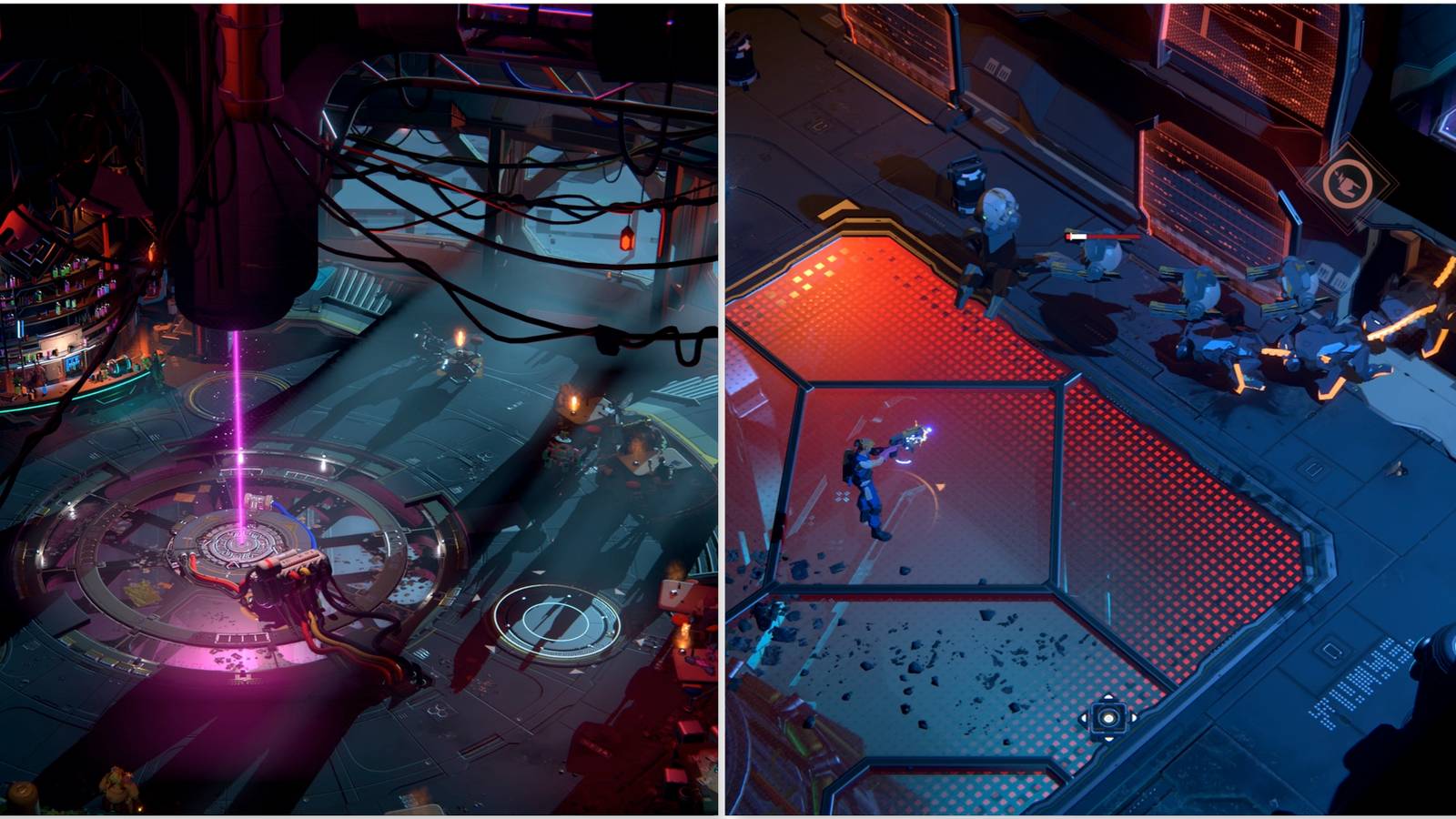Click the glowing floor waypoint beacon
The width and height of the screenshot is (1456, 819).
point(1109,718)
